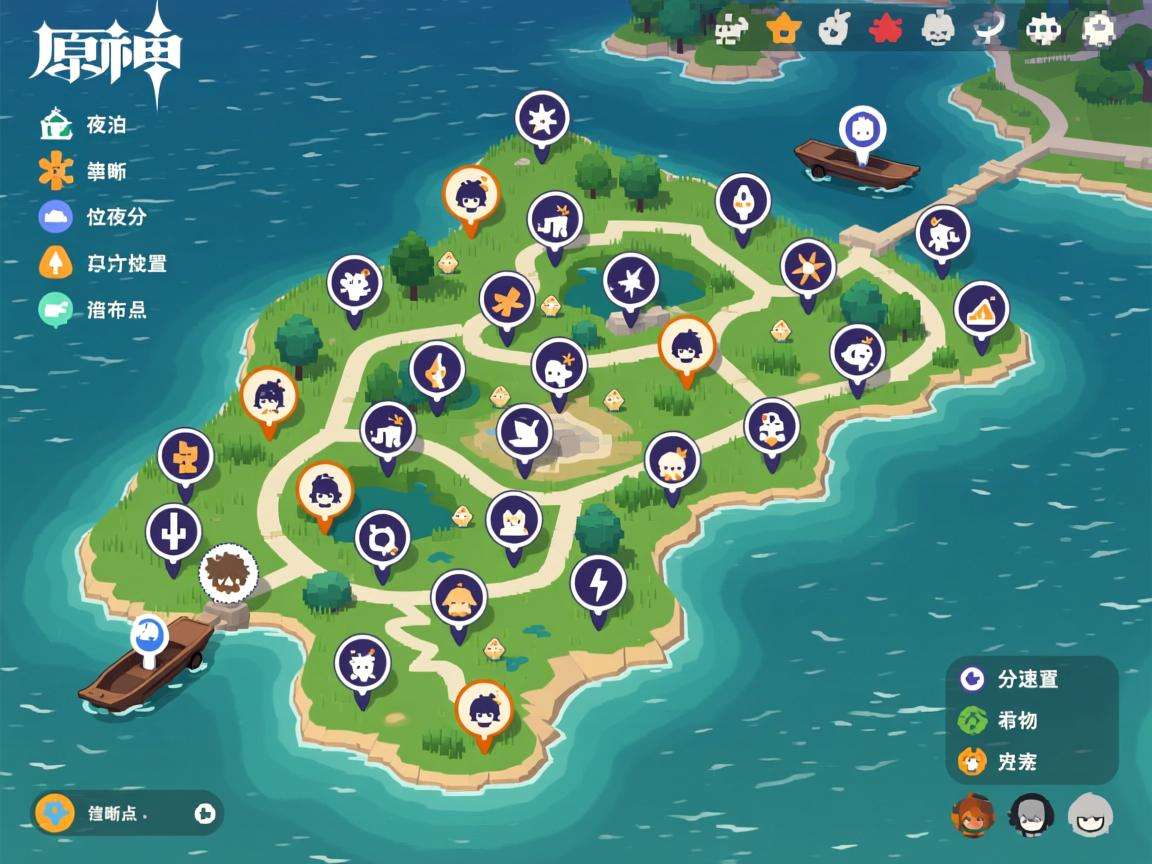Click the thumbs-up button in bottom bar

[x=205, y=813]
